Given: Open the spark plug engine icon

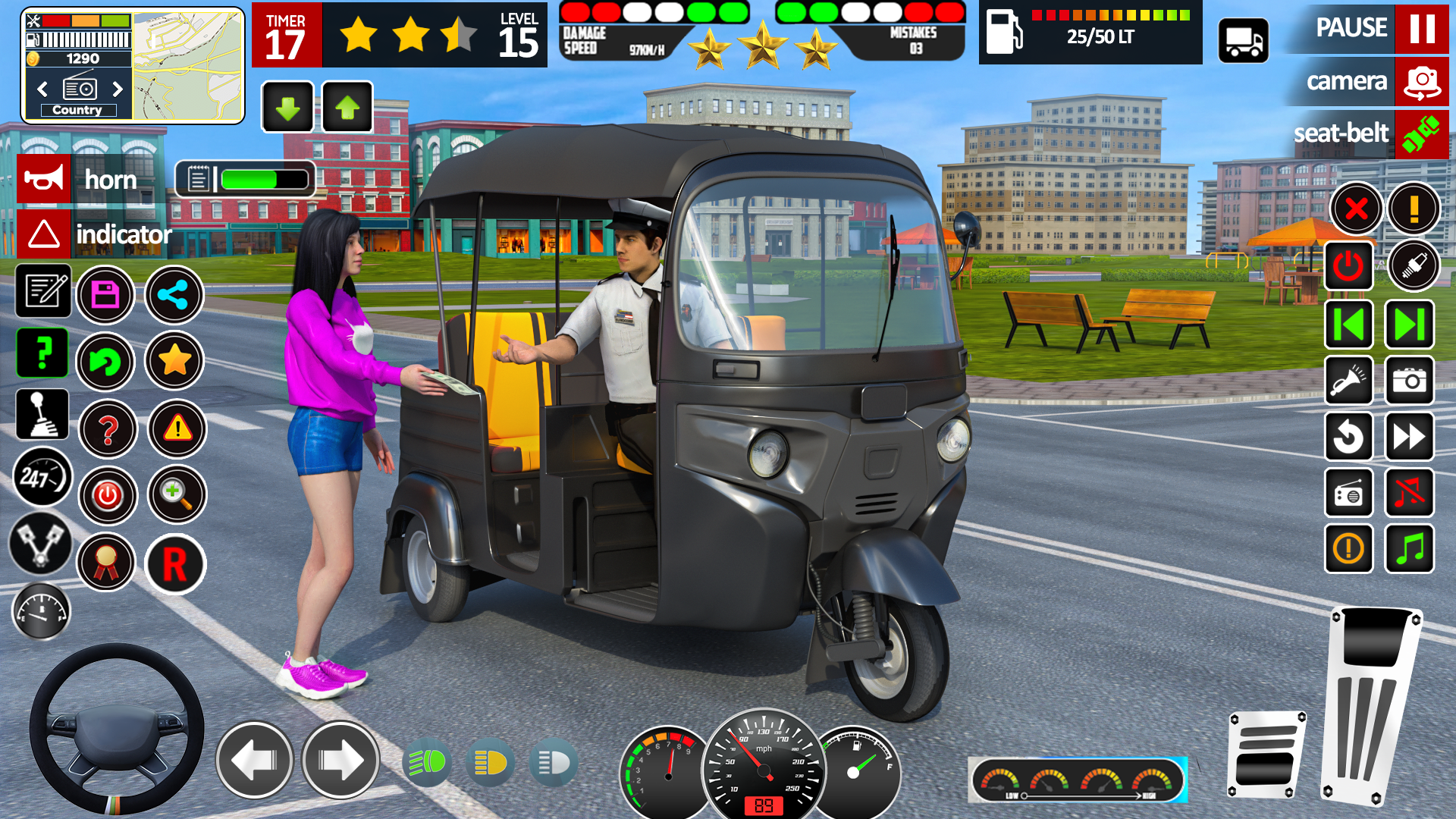Looking at the screenshot, I should [1410, 266].
